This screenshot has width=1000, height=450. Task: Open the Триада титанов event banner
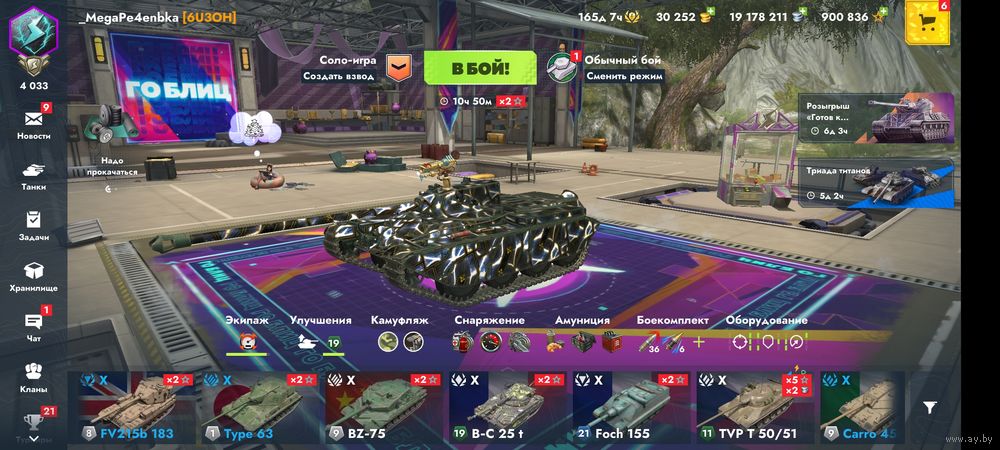coord(877,181)
